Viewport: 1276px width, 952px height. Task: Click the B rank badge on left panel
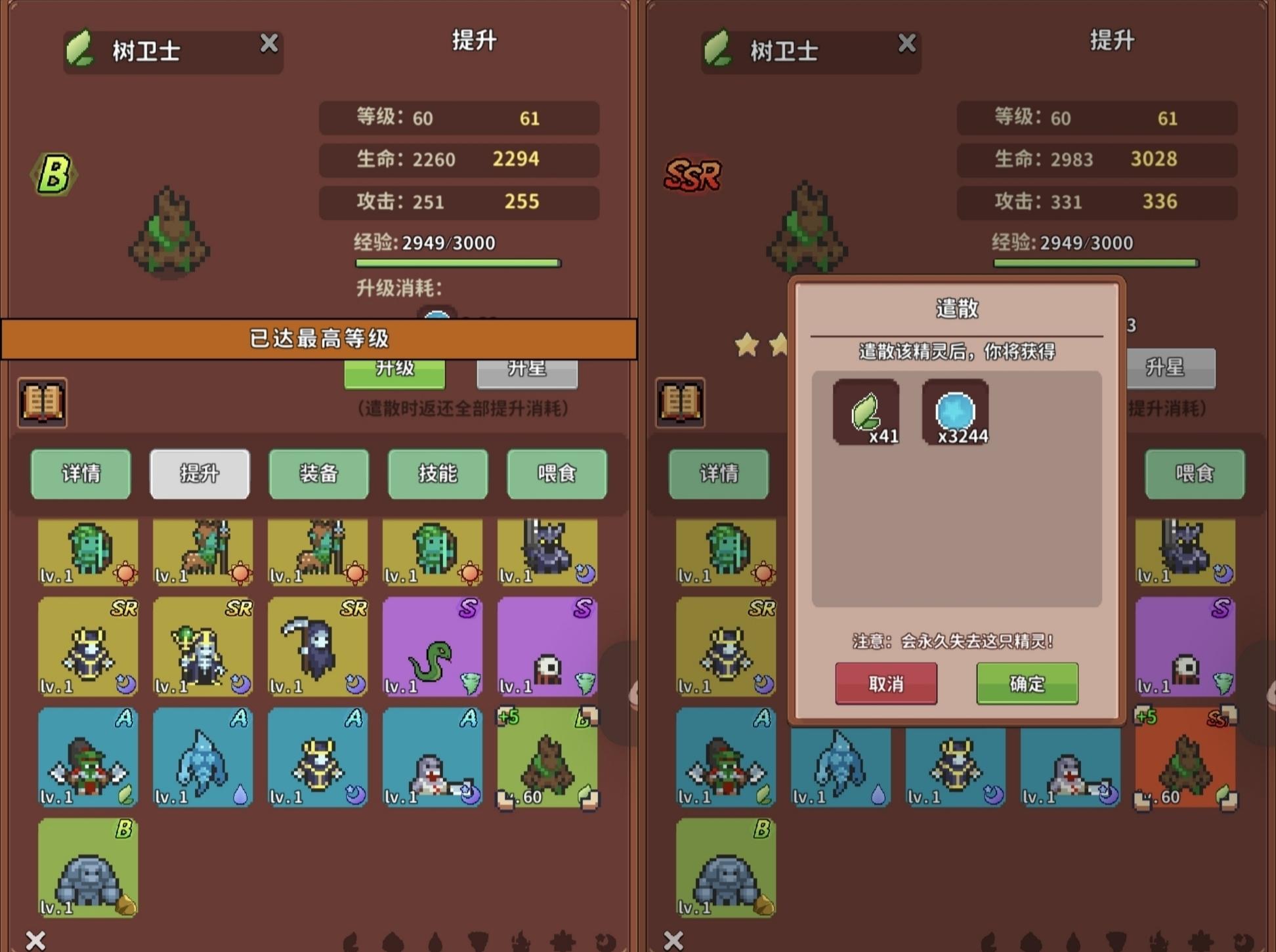point(54,173)
